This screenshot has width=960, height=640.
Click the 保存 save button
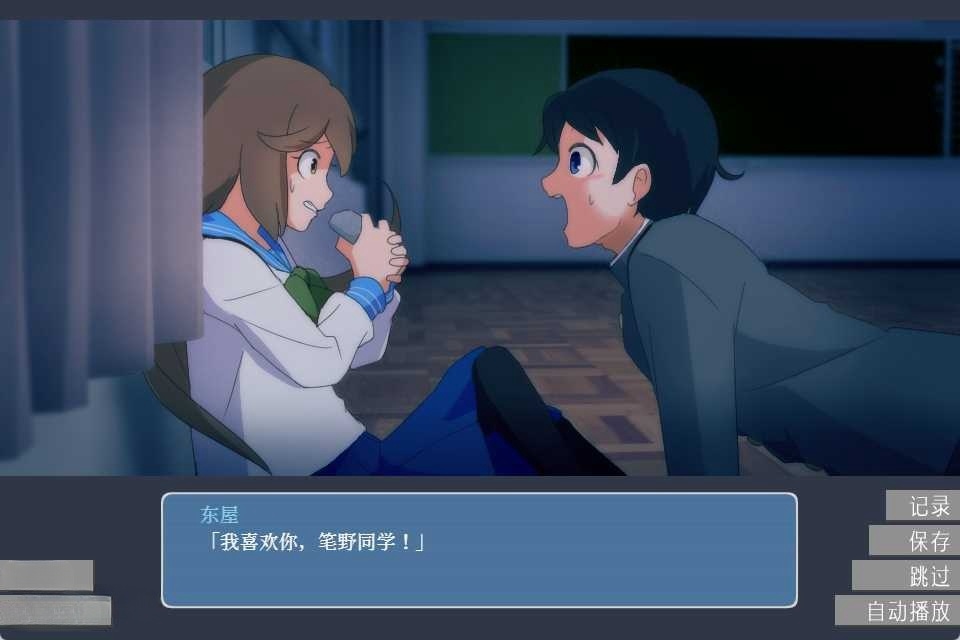pyautogui.click(x=914, y=541)
